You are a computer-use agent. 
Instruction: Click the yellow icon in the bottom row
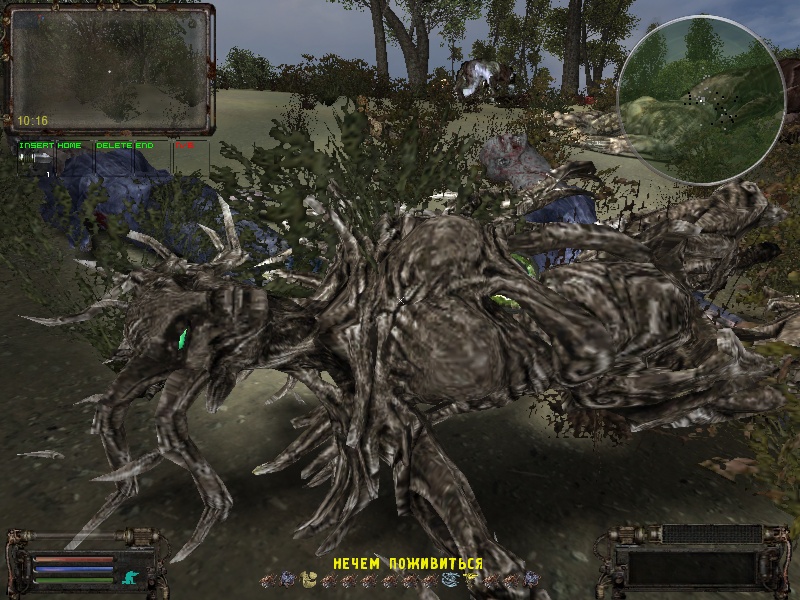(468, 579)
